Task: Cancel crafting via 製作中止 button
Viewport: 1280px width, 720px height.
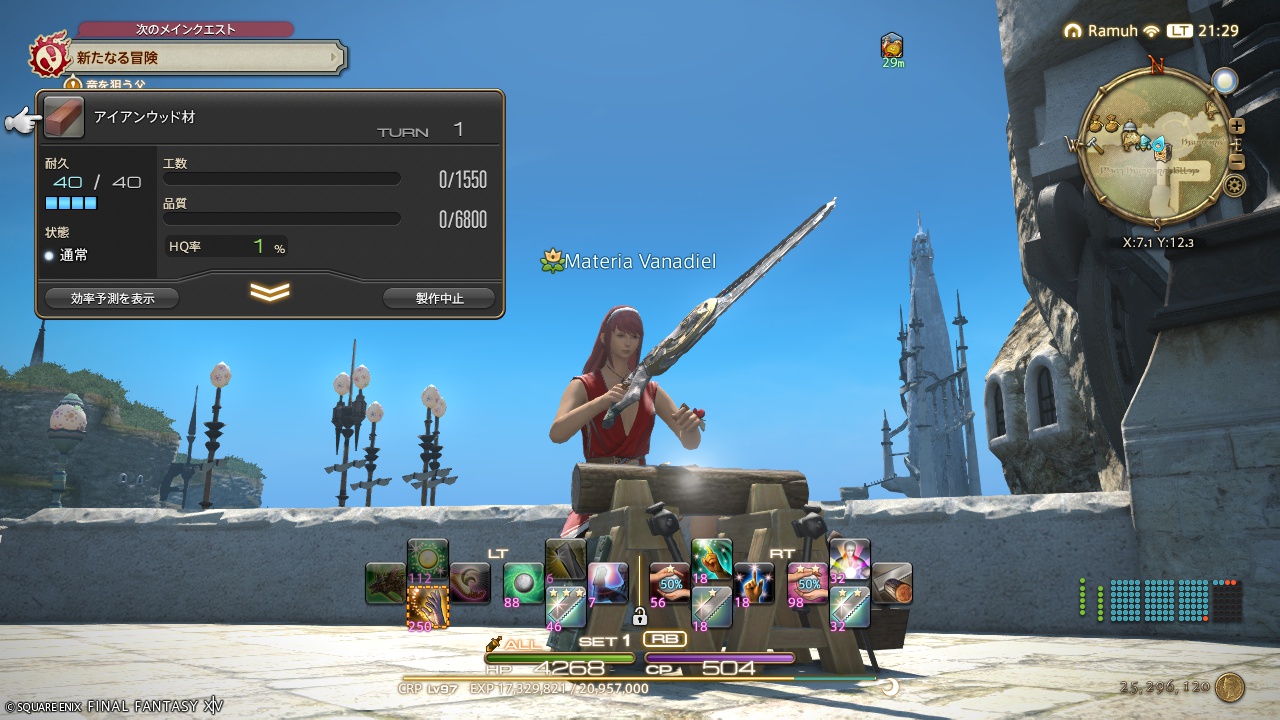Action: click(x=437, y=297)
